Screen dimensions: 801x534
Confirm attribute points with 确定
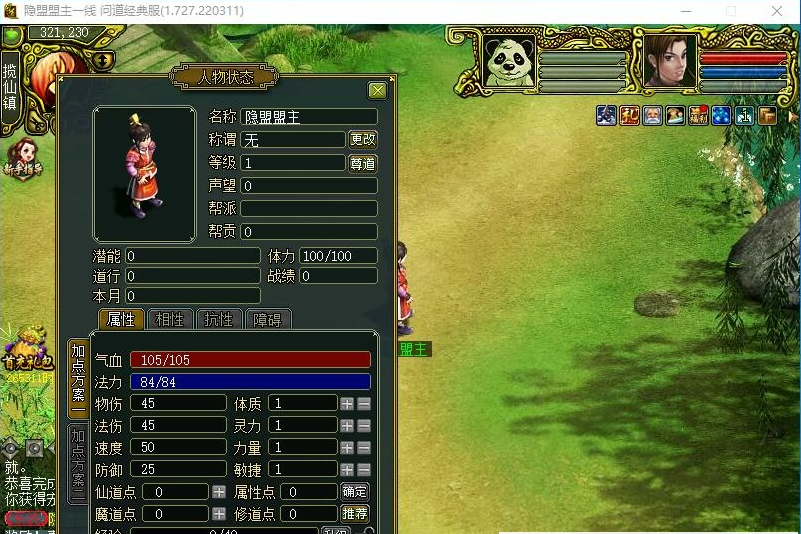tap(355, 492)
